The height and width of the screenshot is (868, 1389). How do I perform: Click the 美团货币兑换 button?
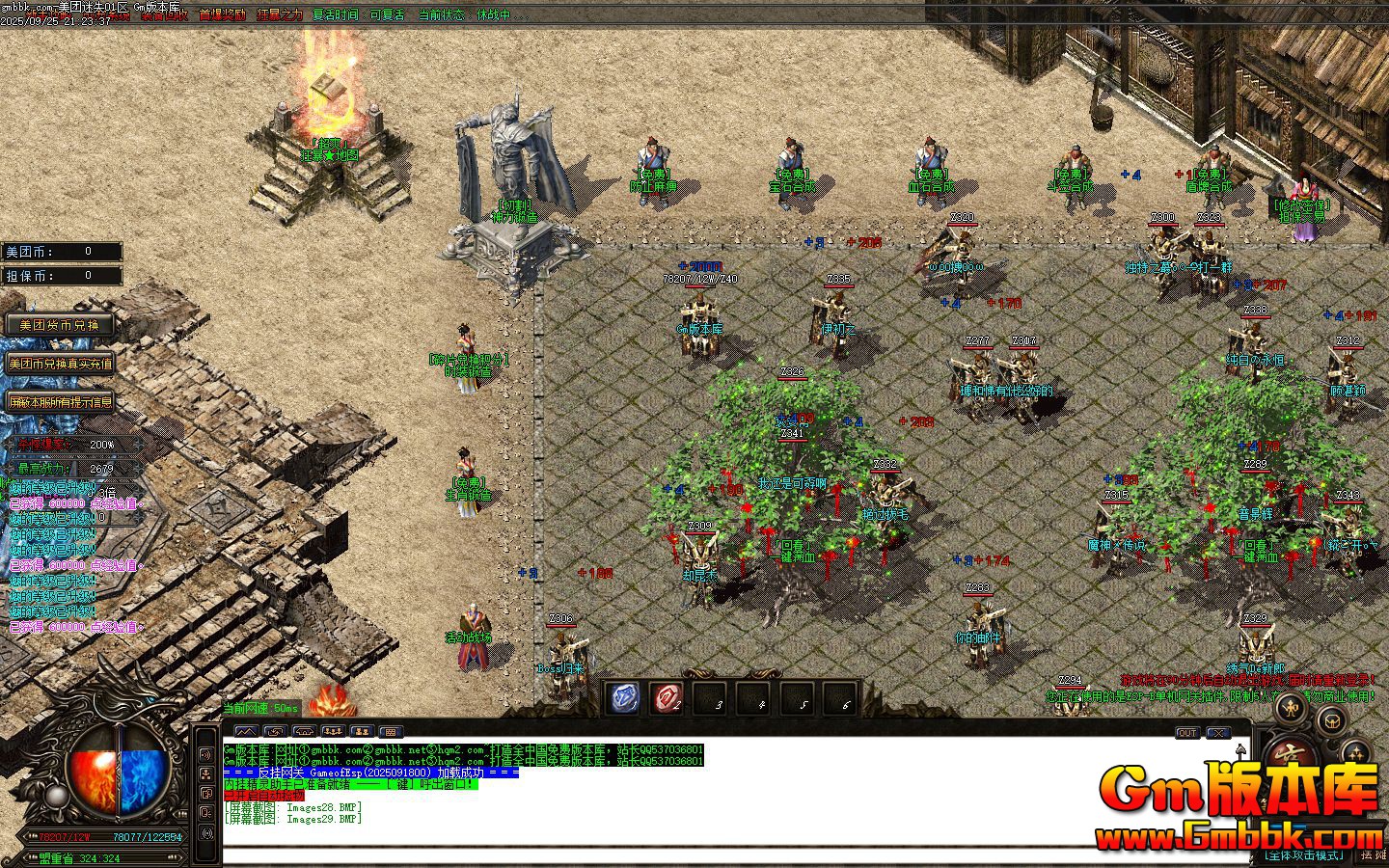coord(58,325)
